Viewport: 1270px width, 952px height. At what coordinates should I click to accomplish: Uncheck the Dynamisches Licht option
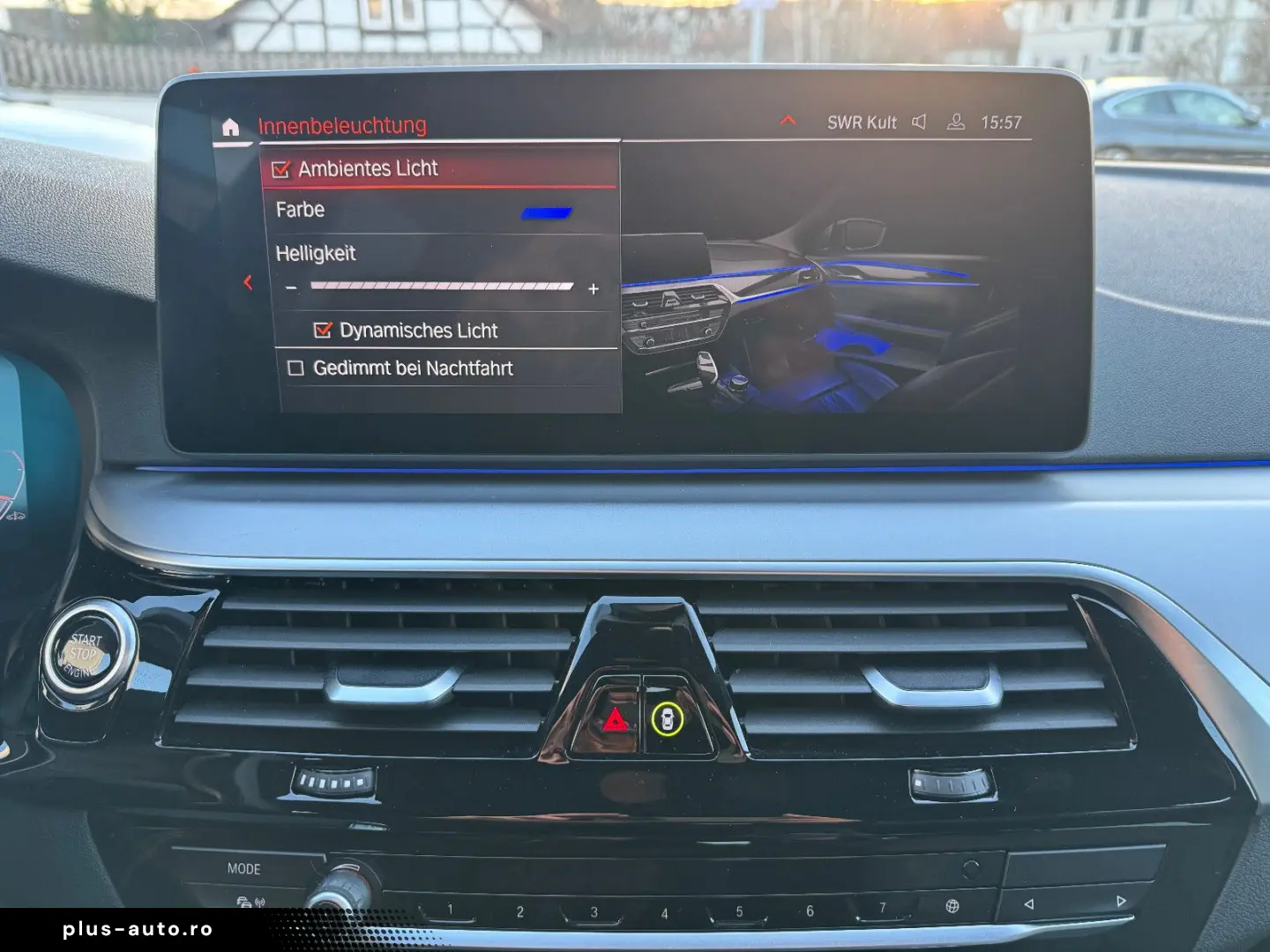coord(323,331)
